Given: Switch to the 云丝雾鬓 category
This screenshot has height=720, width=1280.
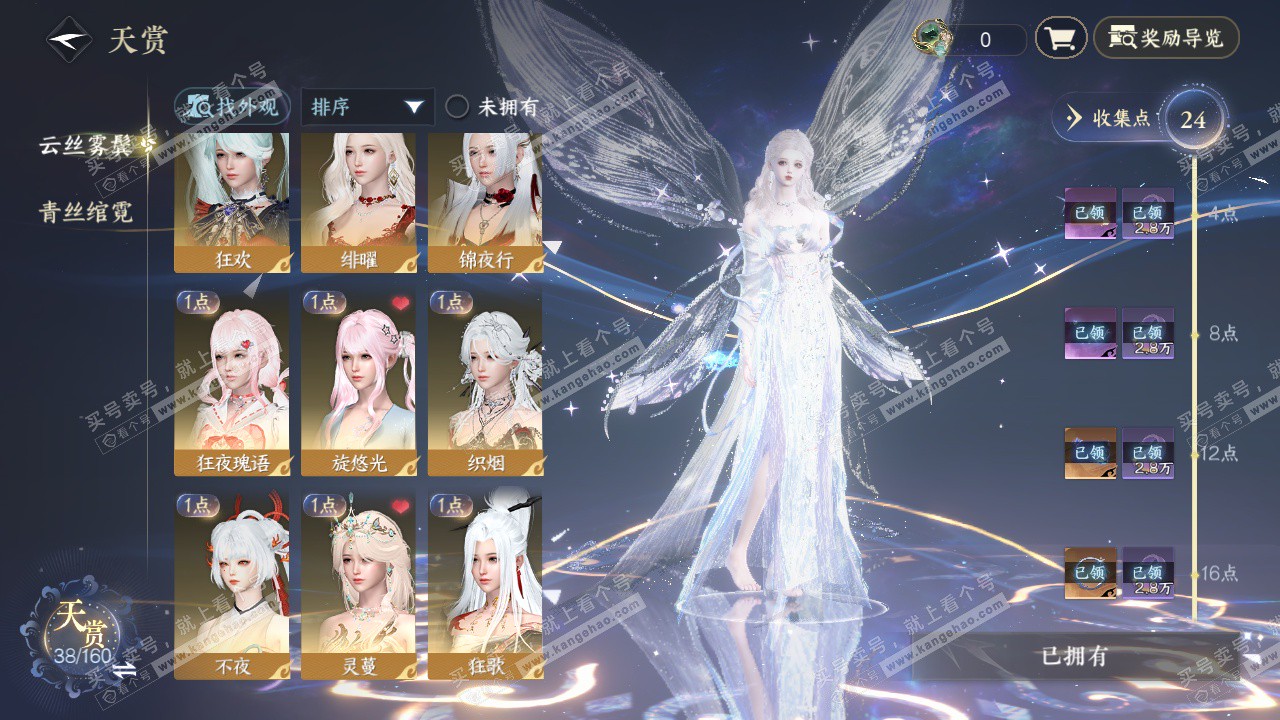Looking at the screenshot, I should click(x=86, y=144).
